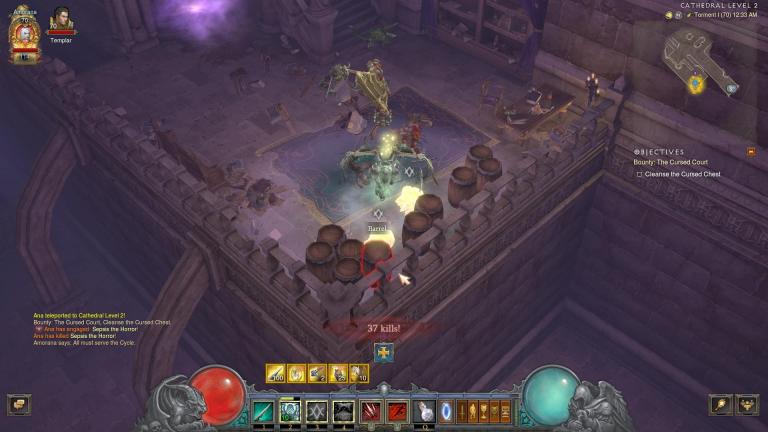The width and height of the screenshot is (768, 432).
Task: Click the first buff icon showing 100
Action: tap(276, 373)
